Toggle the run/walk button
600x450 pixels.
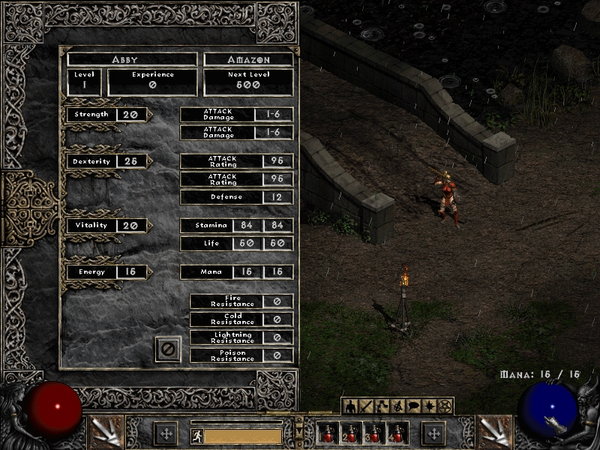[x=197, y=435]
